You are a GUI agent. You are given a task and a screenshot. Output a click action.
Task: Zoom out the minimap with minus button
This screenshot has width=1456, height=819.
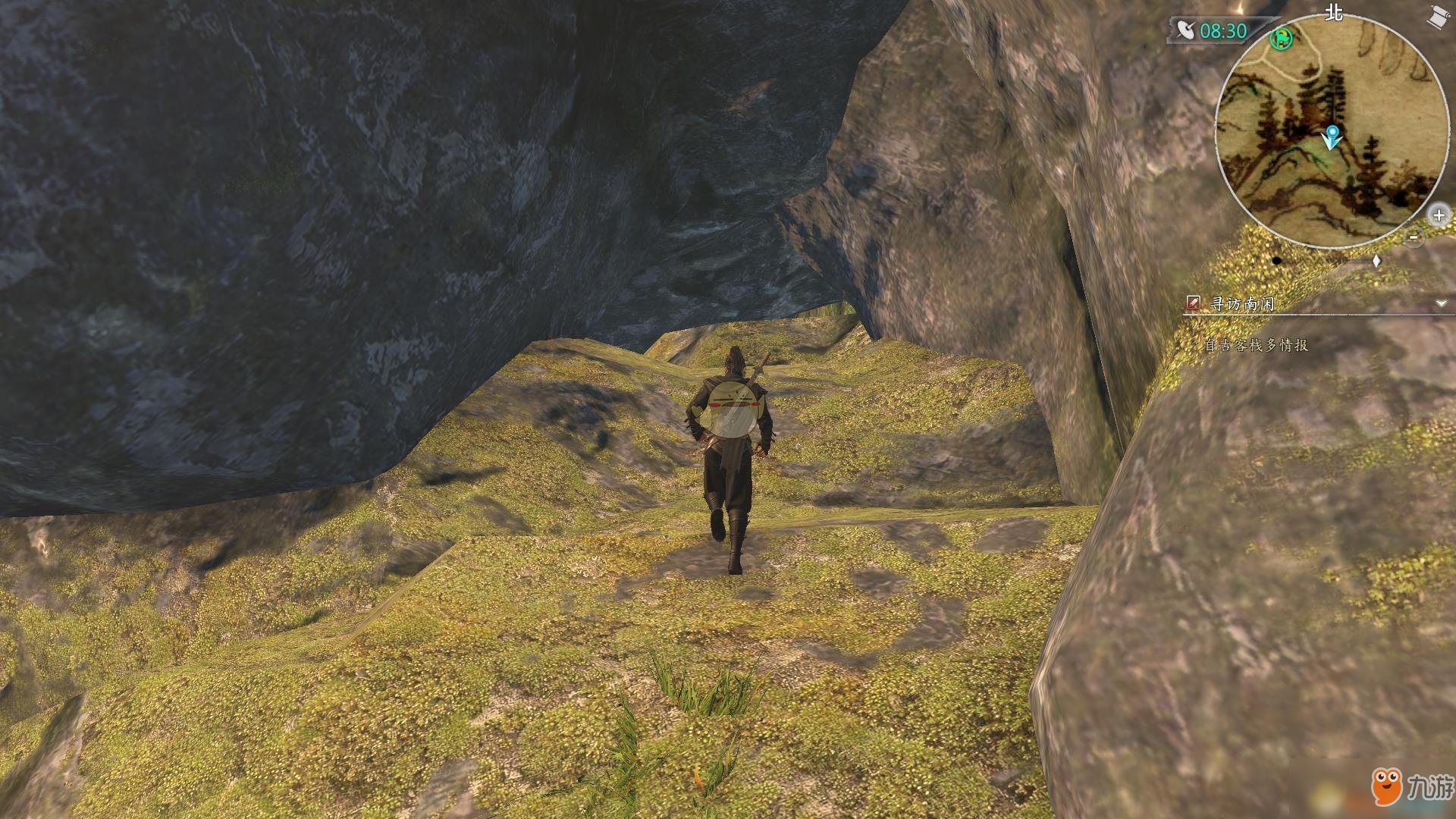[x=1414, y=237]
